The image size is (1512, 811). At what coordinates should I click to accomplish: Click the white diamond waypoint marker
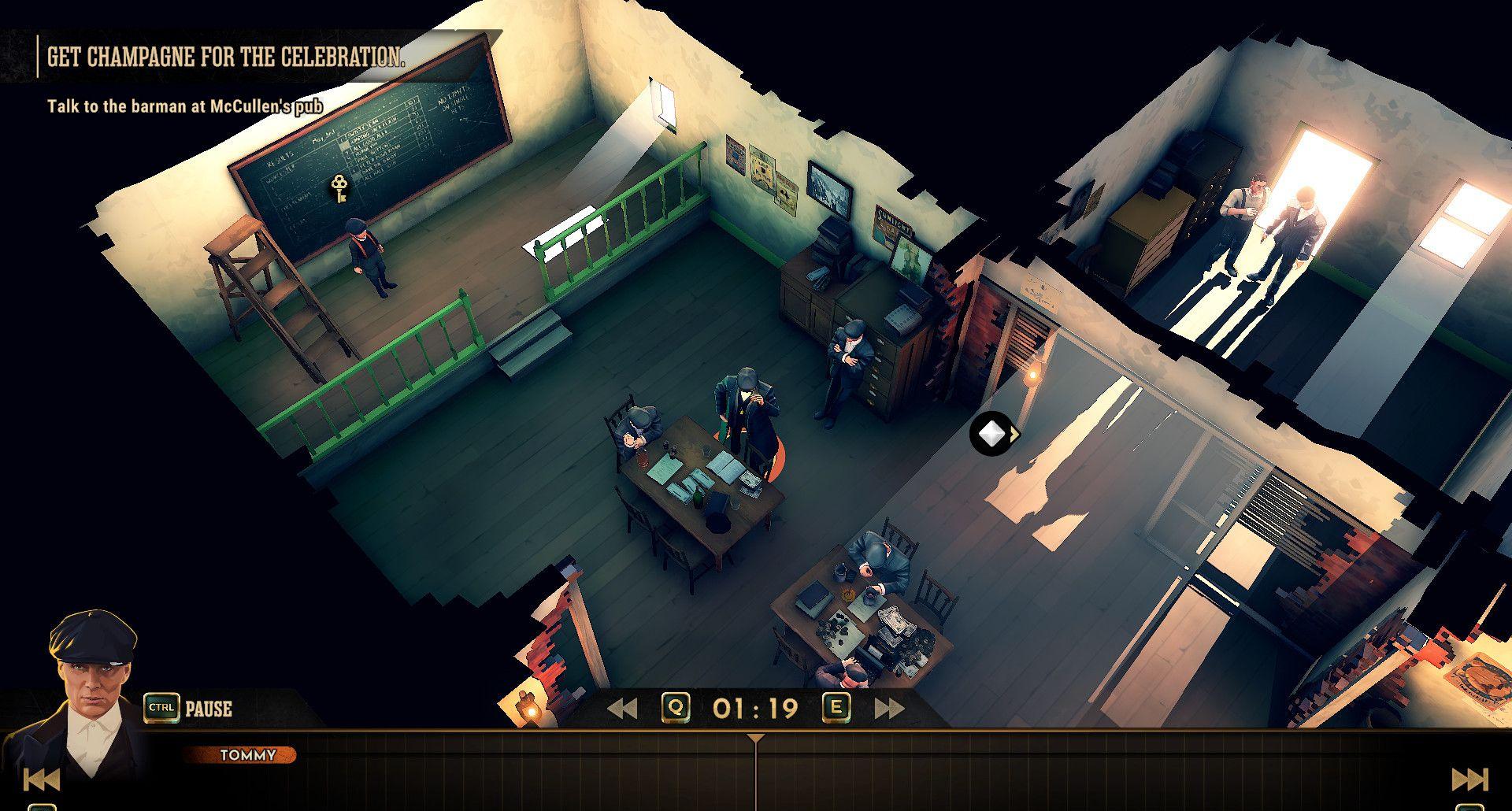[991, 433]
